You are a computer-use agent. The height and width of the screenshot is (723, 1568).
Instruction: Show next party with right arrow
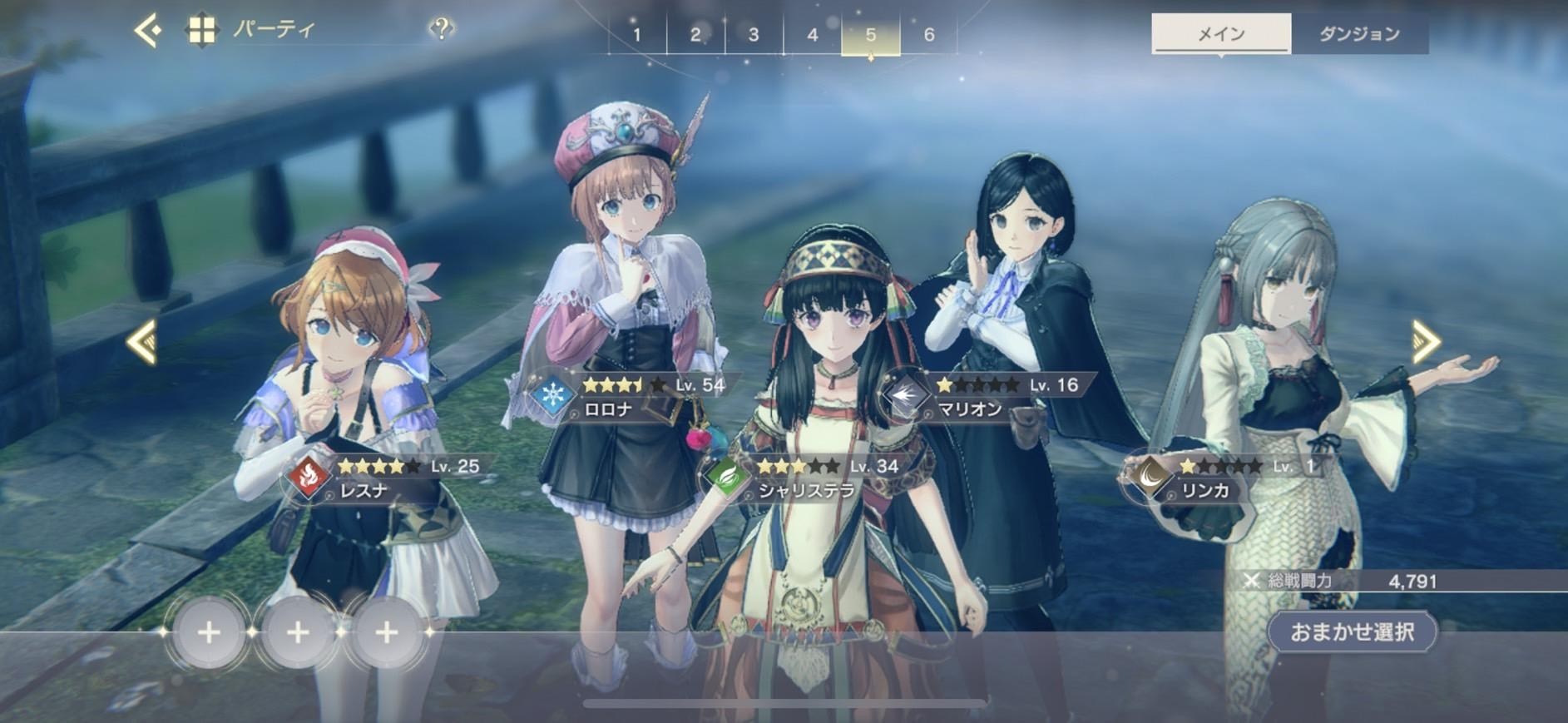tap(1426, 341)
